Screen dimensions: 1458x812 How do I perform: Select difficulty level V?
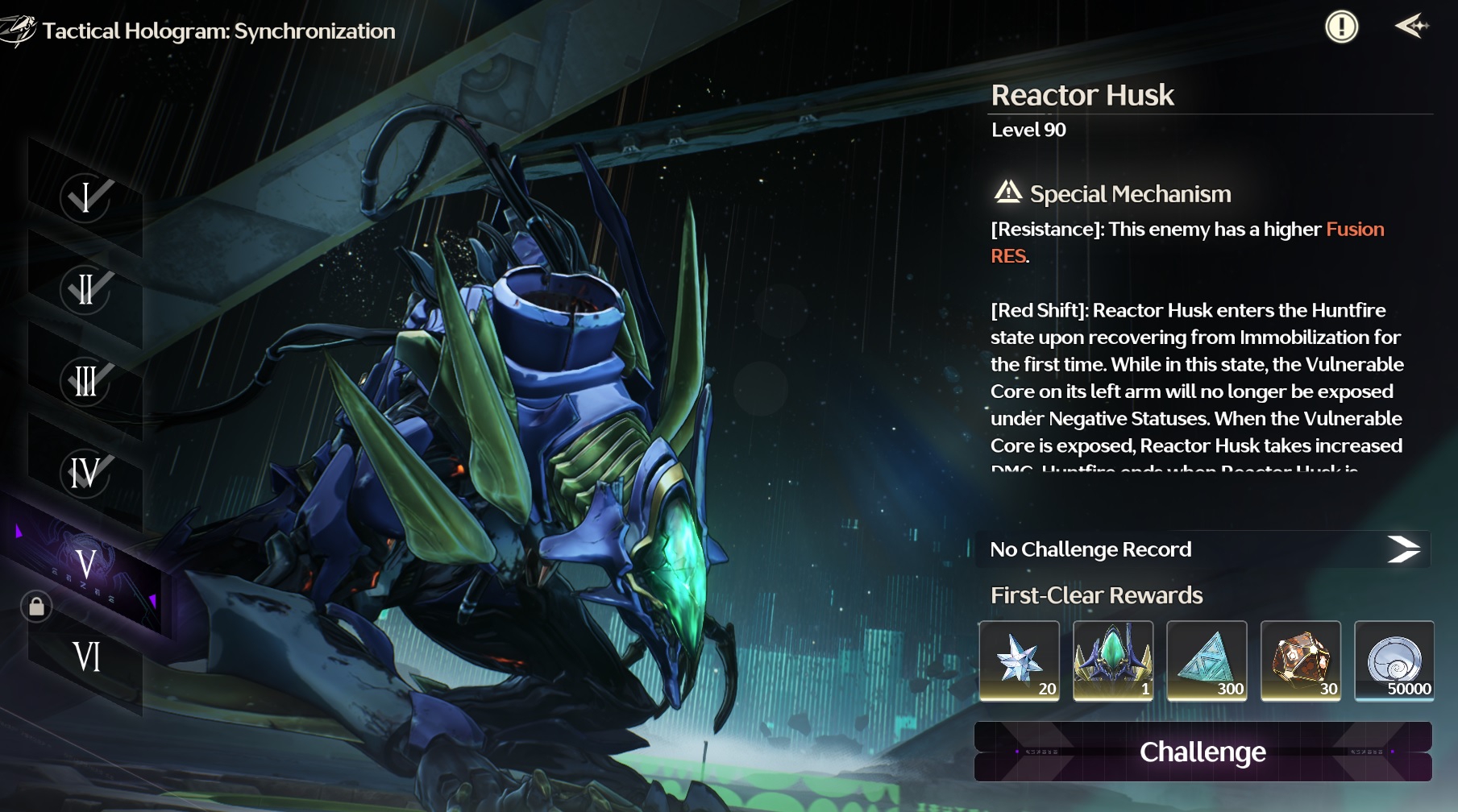pos(85,564)
